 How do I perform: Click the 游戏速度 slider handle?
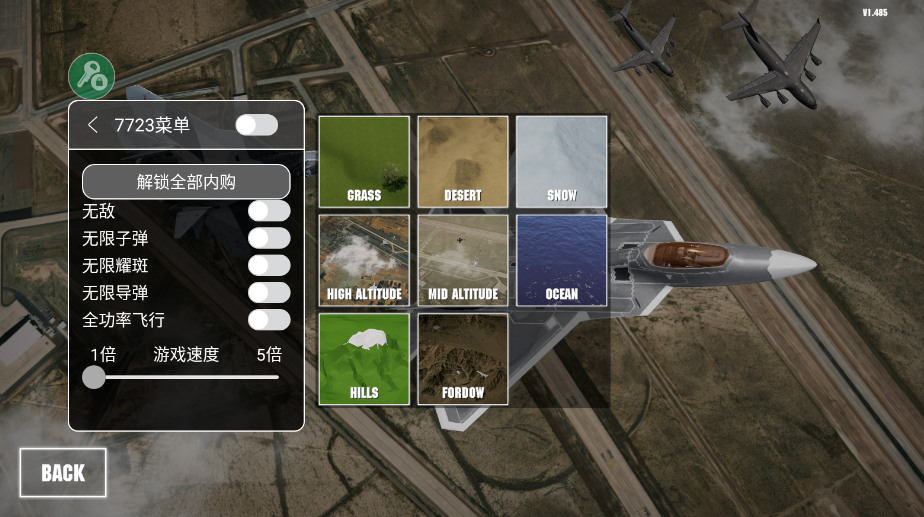click(x=94, y=377)
